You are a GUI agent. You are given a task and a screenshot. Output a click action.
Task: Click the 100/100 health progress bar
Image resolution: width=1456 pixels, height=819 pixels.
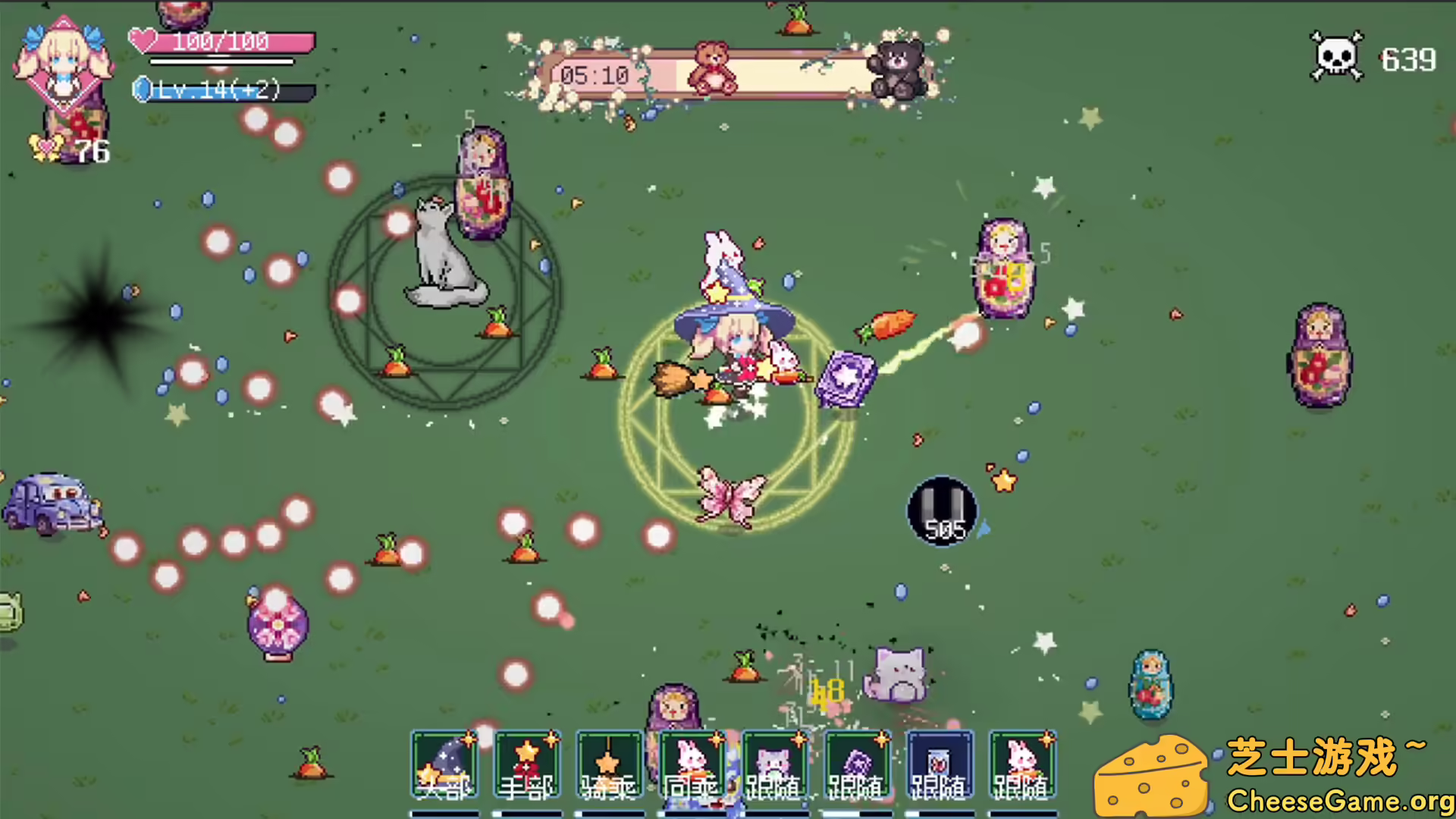(x=227, y=42)
